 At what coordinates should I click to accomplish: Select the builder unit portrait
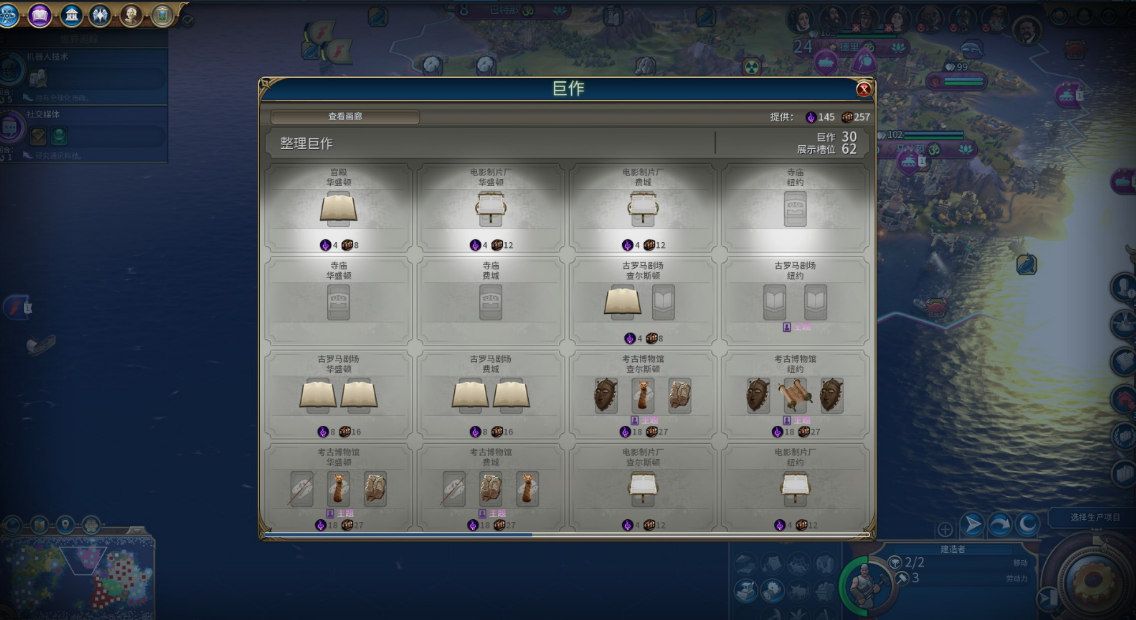[x=865, y=582]
